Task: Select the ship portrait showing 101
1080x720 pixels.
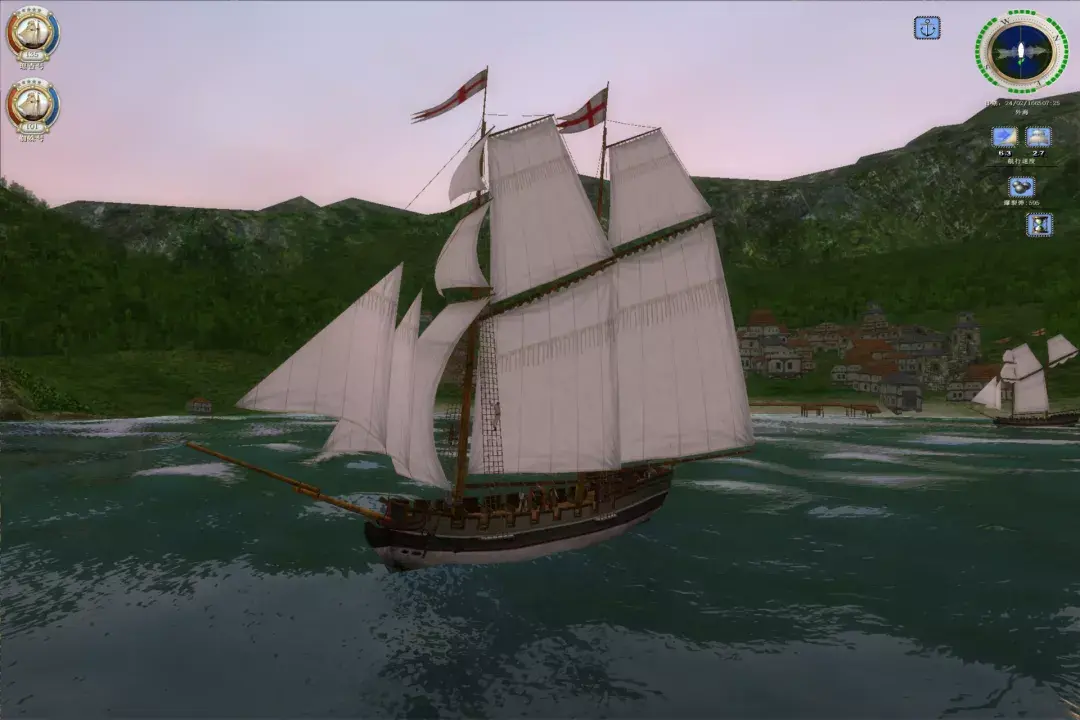Action: coord(33,106)
